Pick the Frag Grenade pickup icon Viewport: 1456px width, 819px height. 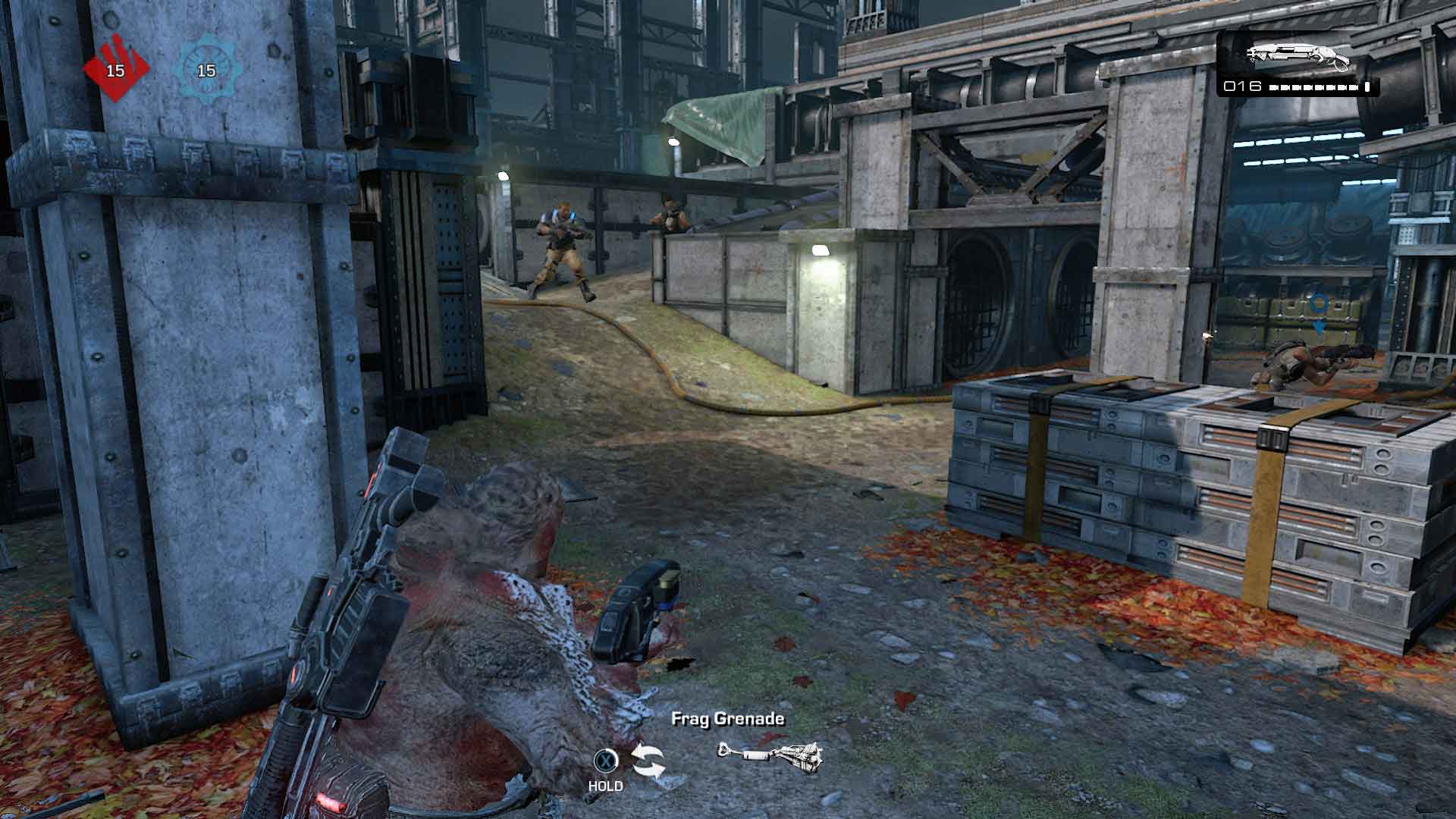[x=769, y=758]
